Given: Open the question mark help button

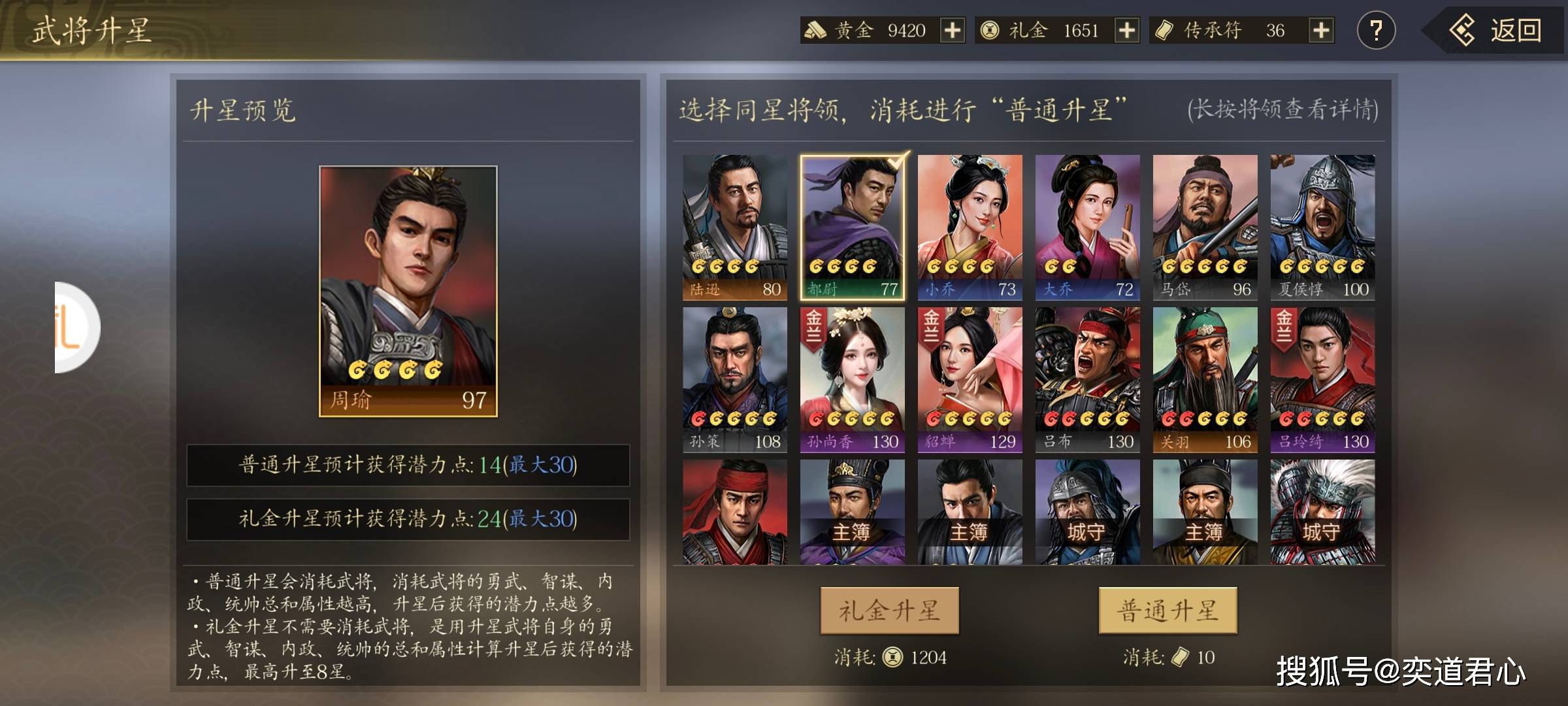Looking at the screenshot, I should pos(1376,31).
